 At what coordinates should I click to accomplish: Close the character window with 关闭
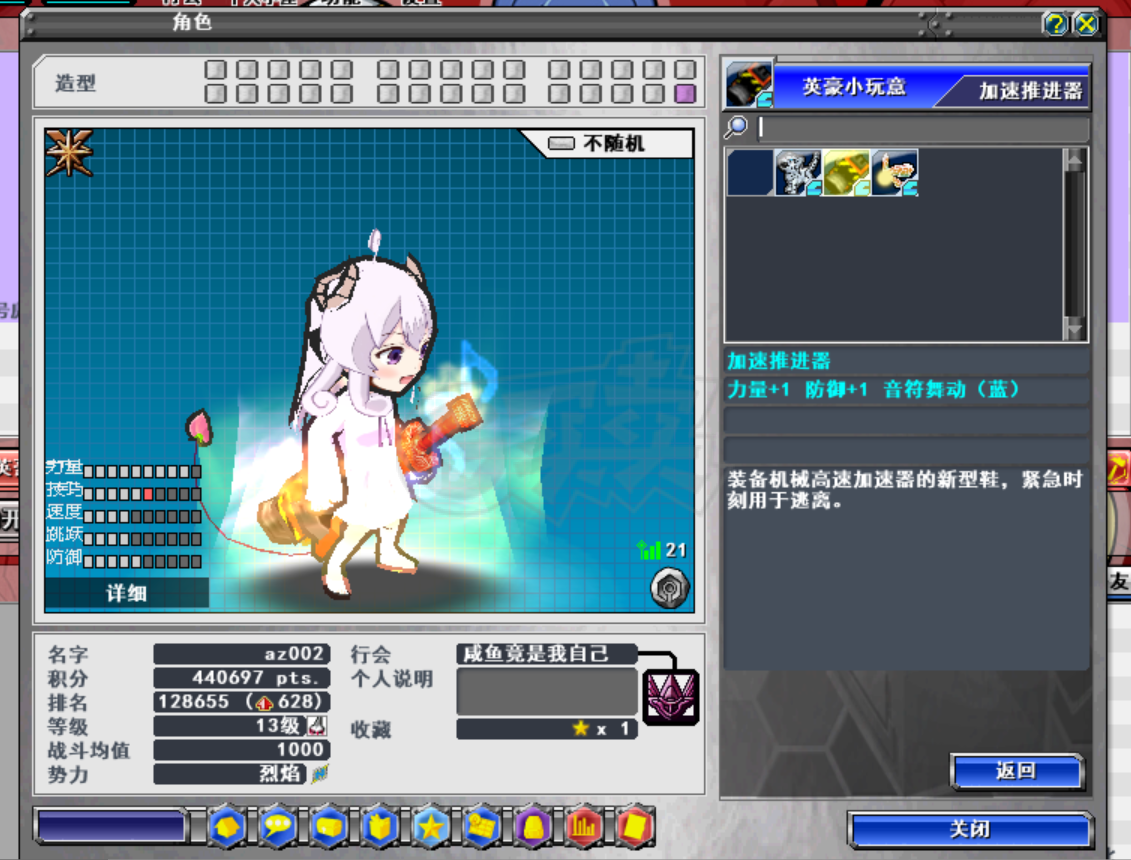click(x=970, y=830)
